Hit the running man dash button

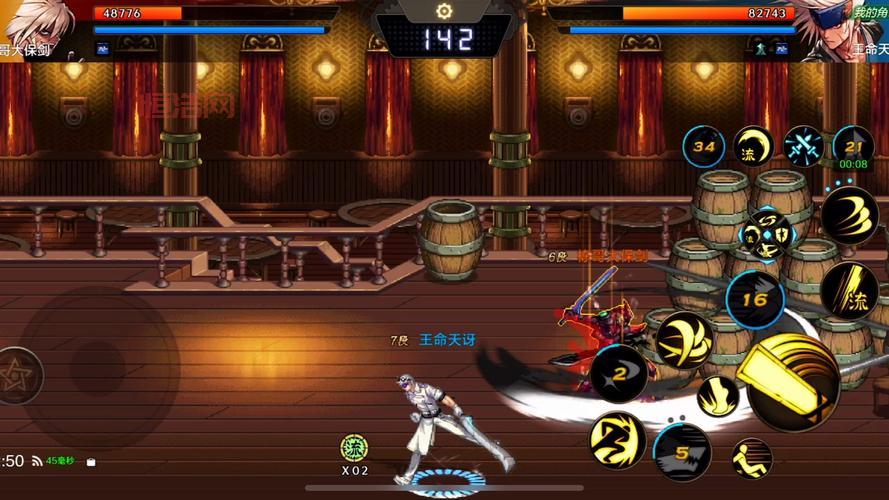(x=751, y=458)
